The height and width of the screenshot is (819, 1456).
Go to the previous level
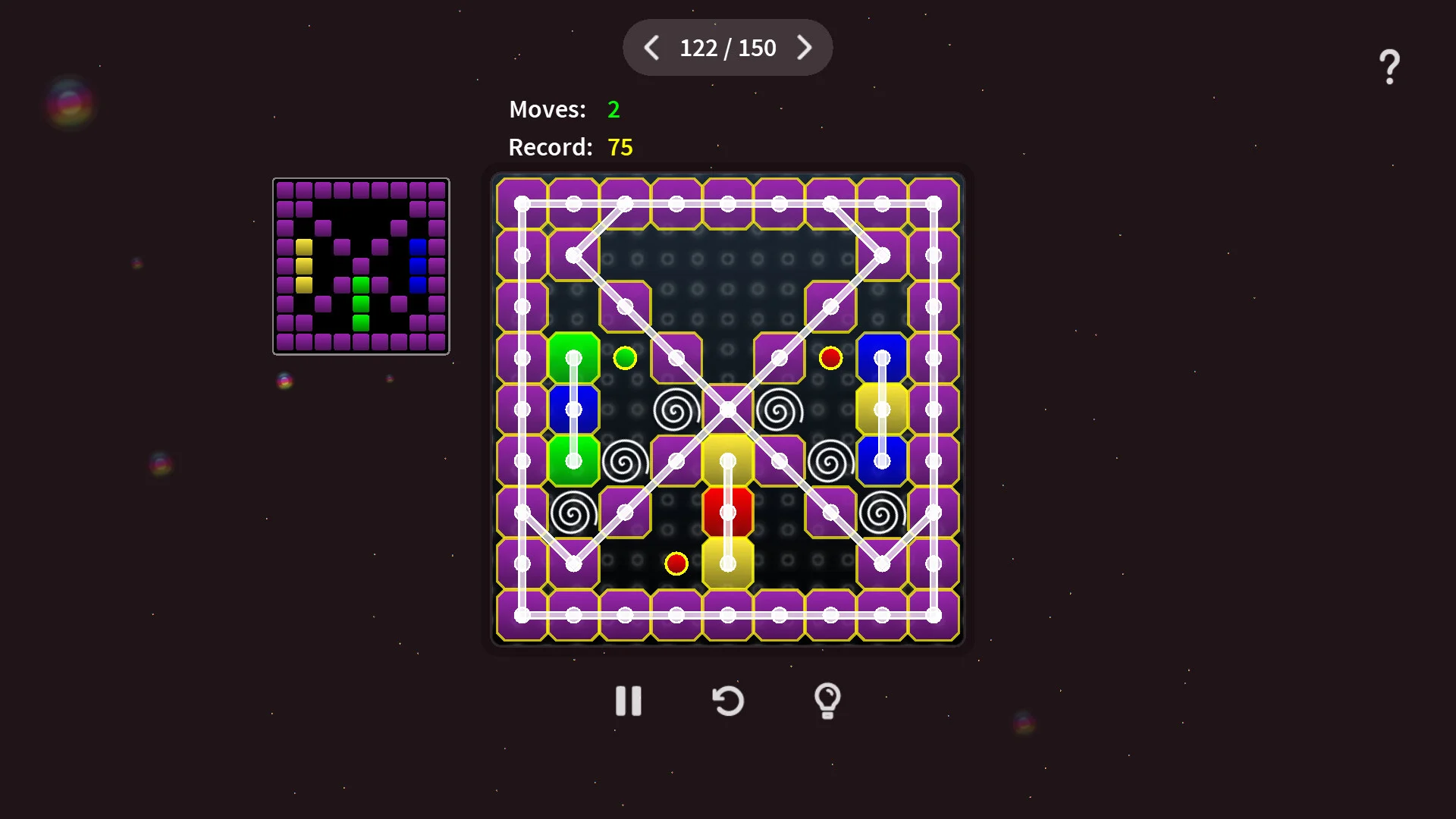pyautogui.click(x=651, y=48)
